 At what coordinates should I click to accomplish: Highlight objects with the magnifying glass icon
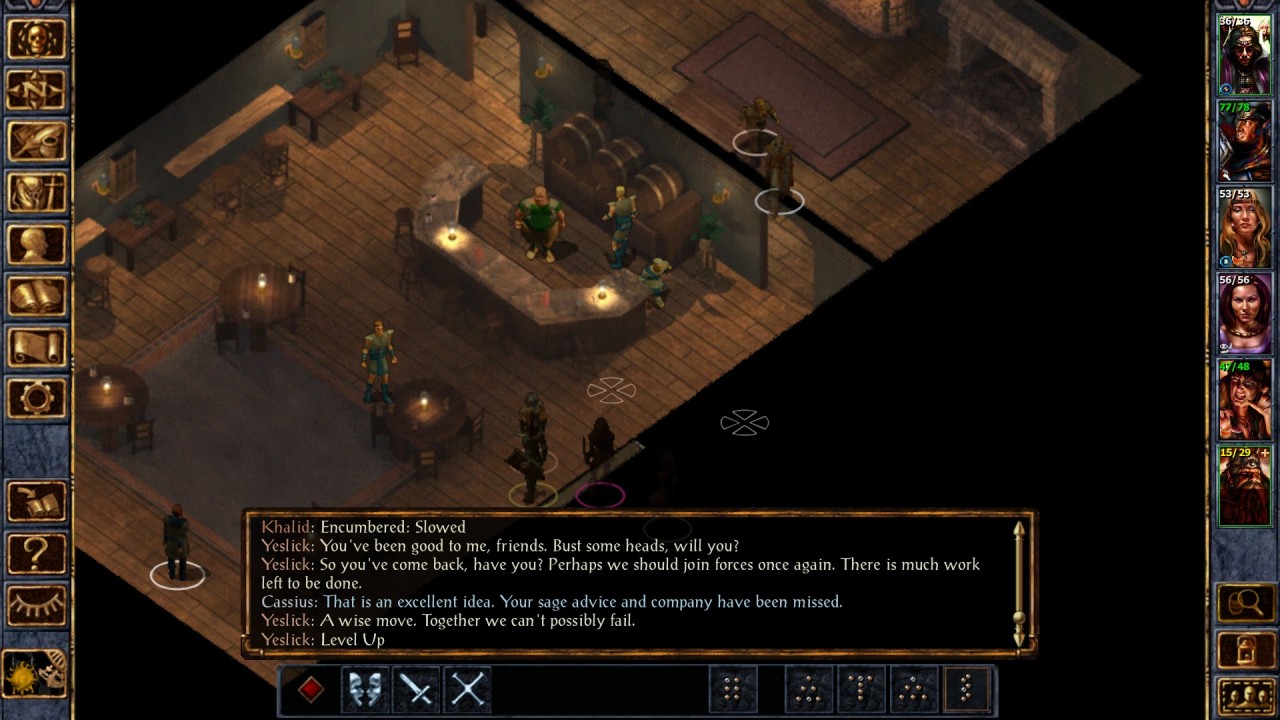(x=1246, y=601)
